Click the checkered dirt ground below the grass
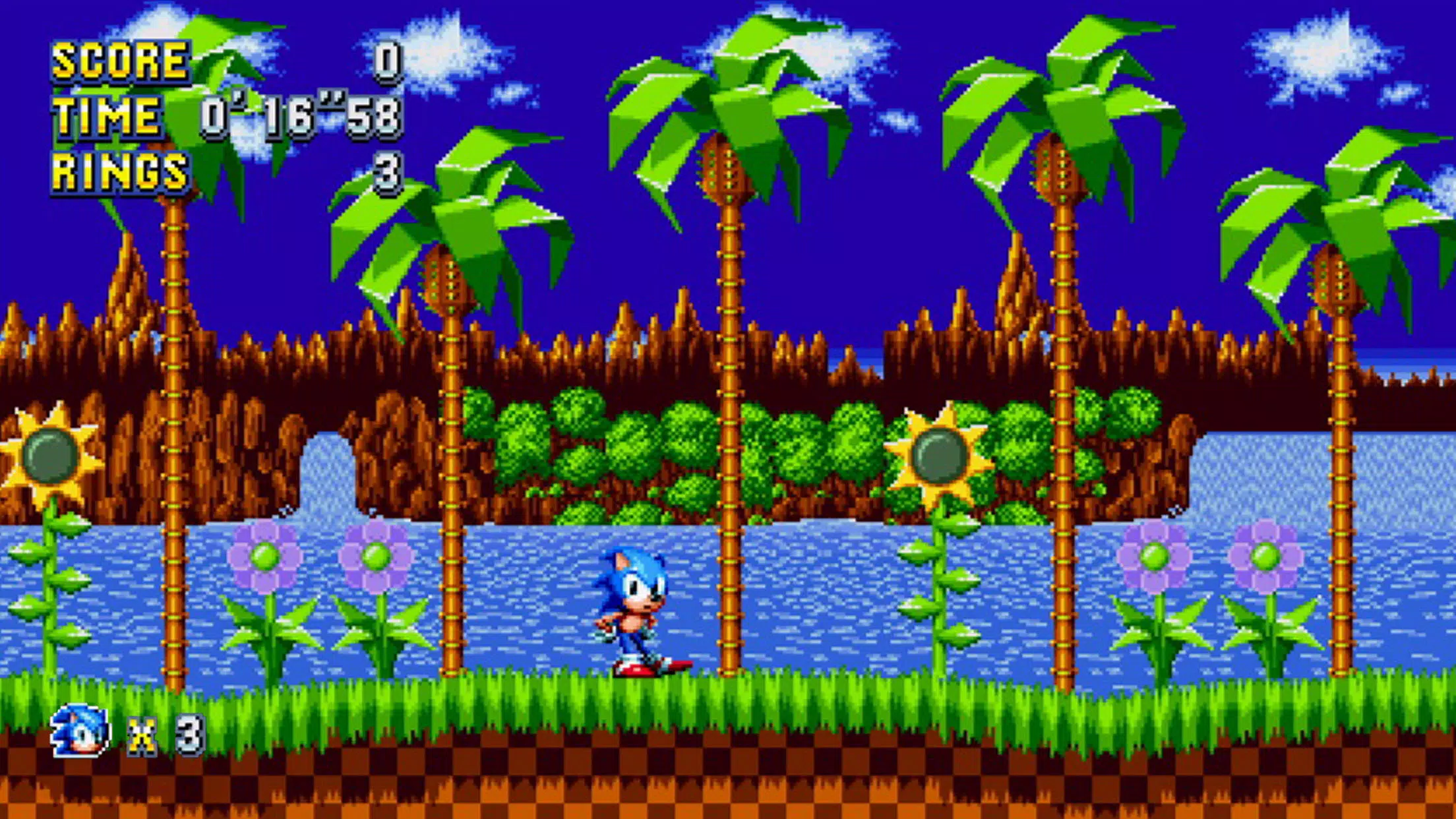Viewport: 1456px width, 819px height. point(725,785)
